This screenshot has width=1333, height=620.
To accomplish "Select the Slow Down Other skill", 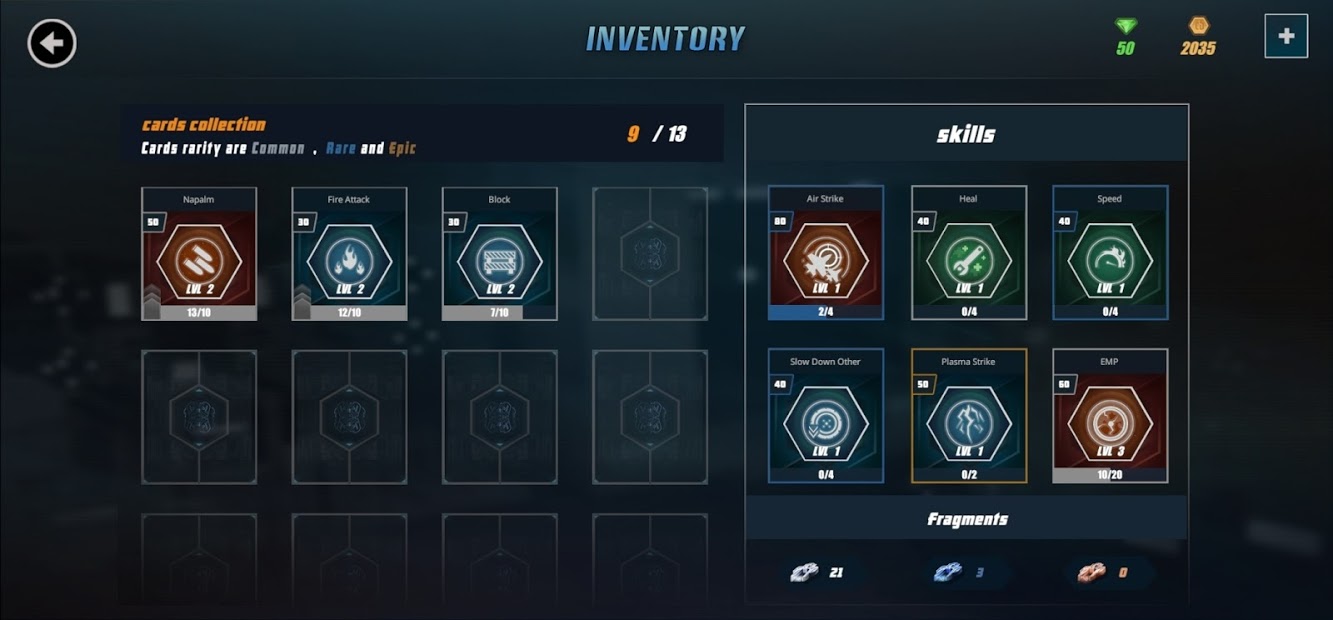I will click(x=825, y=416).
